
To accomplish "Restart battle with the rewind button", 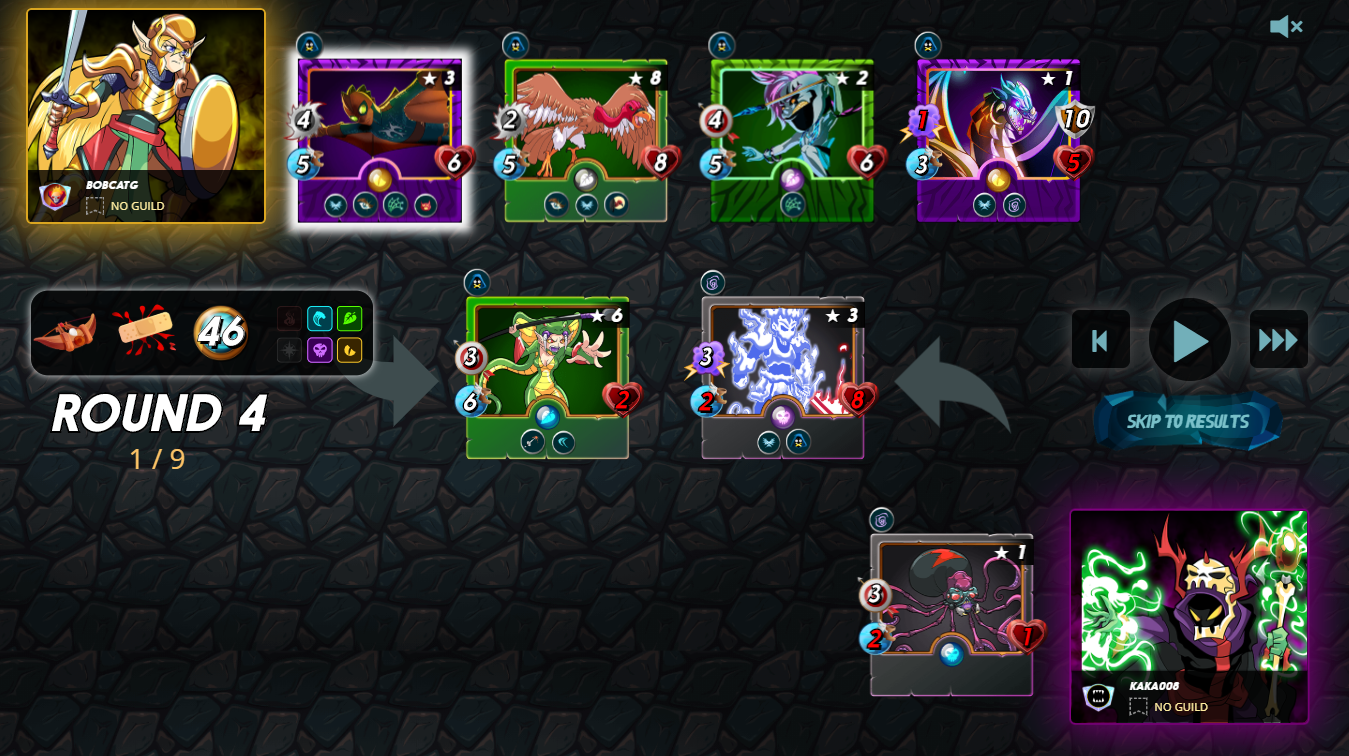I will [1100, 340].
